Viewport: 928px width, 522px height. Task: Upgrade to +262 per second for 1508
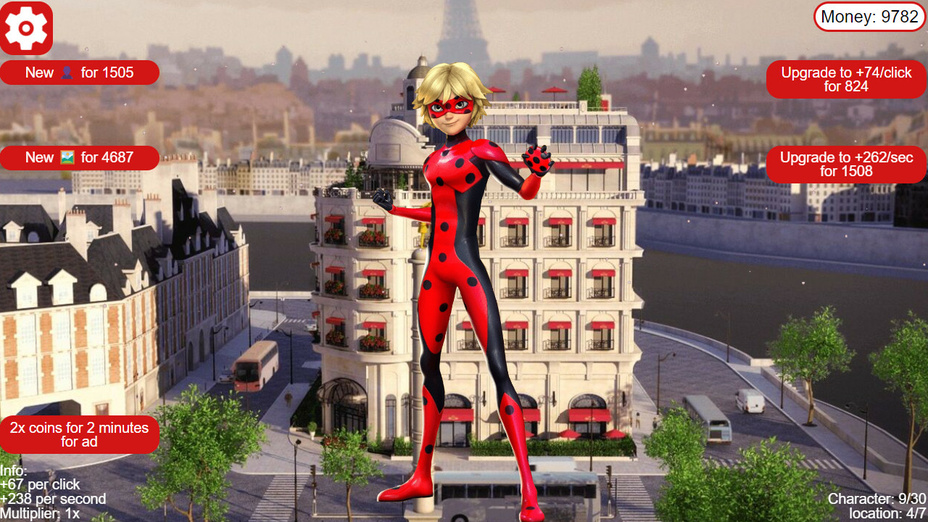pyautogui.click(x=846, y=164)
